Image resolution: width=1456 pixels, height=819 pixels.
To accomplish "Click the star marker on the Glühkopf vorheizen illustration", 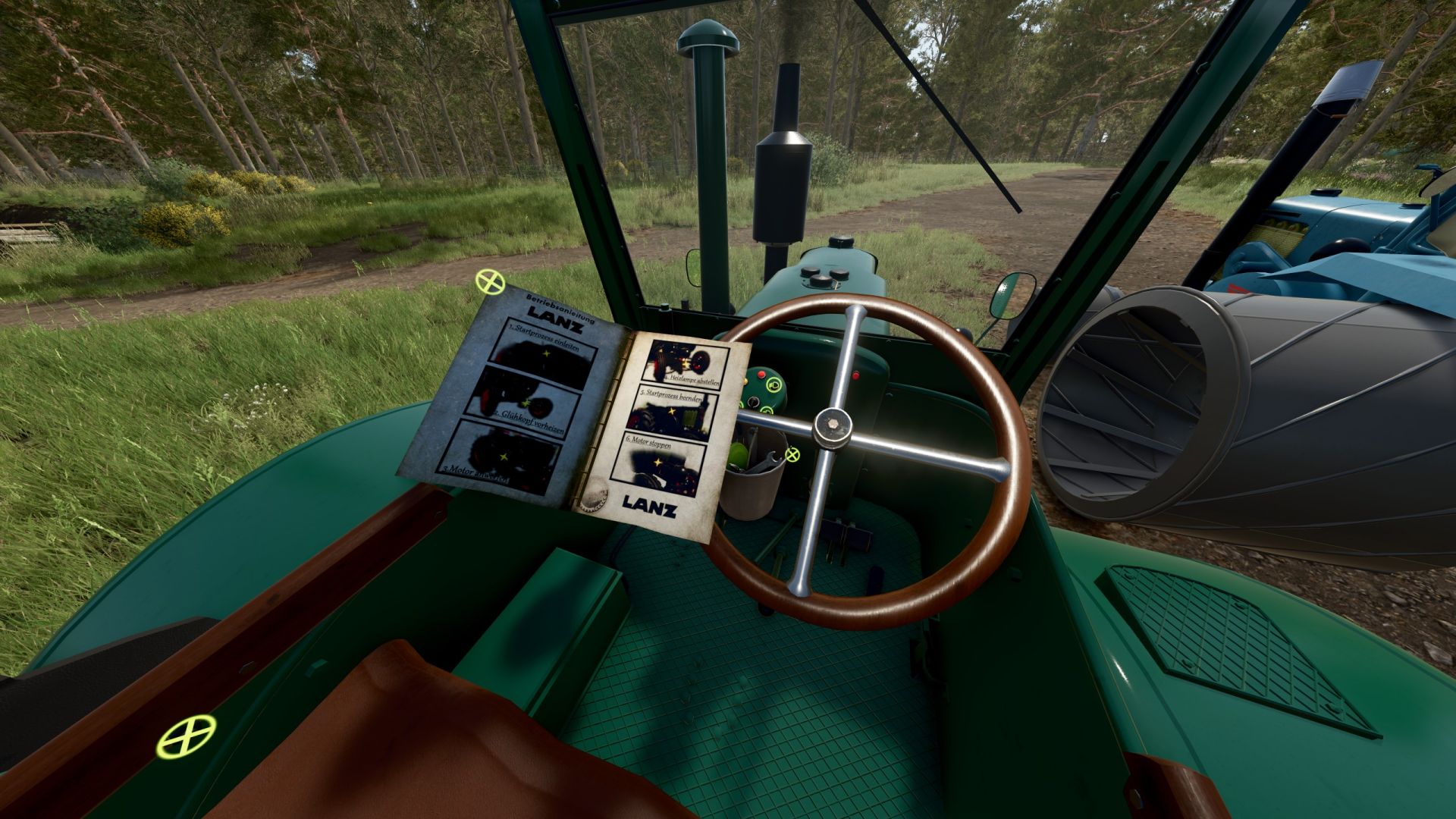I will (x=527, y=403).
